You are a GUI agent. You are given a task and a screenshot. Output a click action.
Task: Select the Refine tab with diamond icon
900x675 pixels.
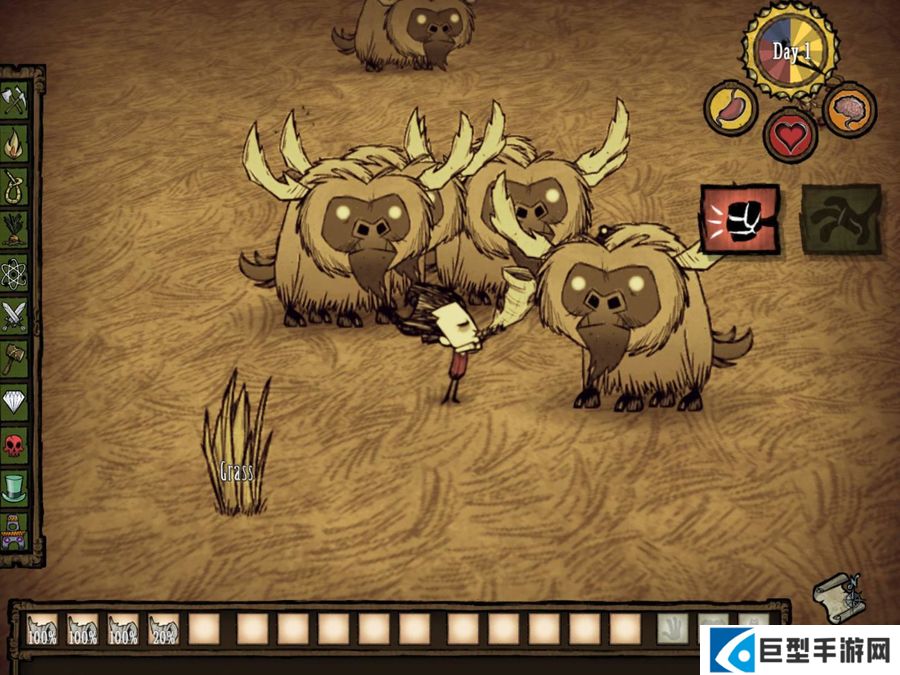(16, 400)
